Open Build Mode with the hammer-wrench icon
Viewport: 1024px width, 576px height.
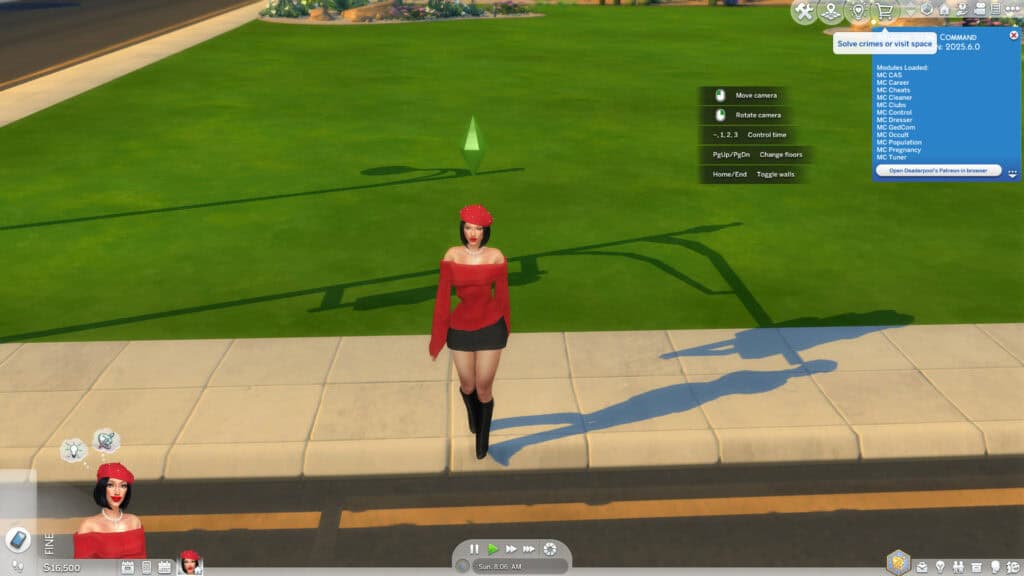804,12
